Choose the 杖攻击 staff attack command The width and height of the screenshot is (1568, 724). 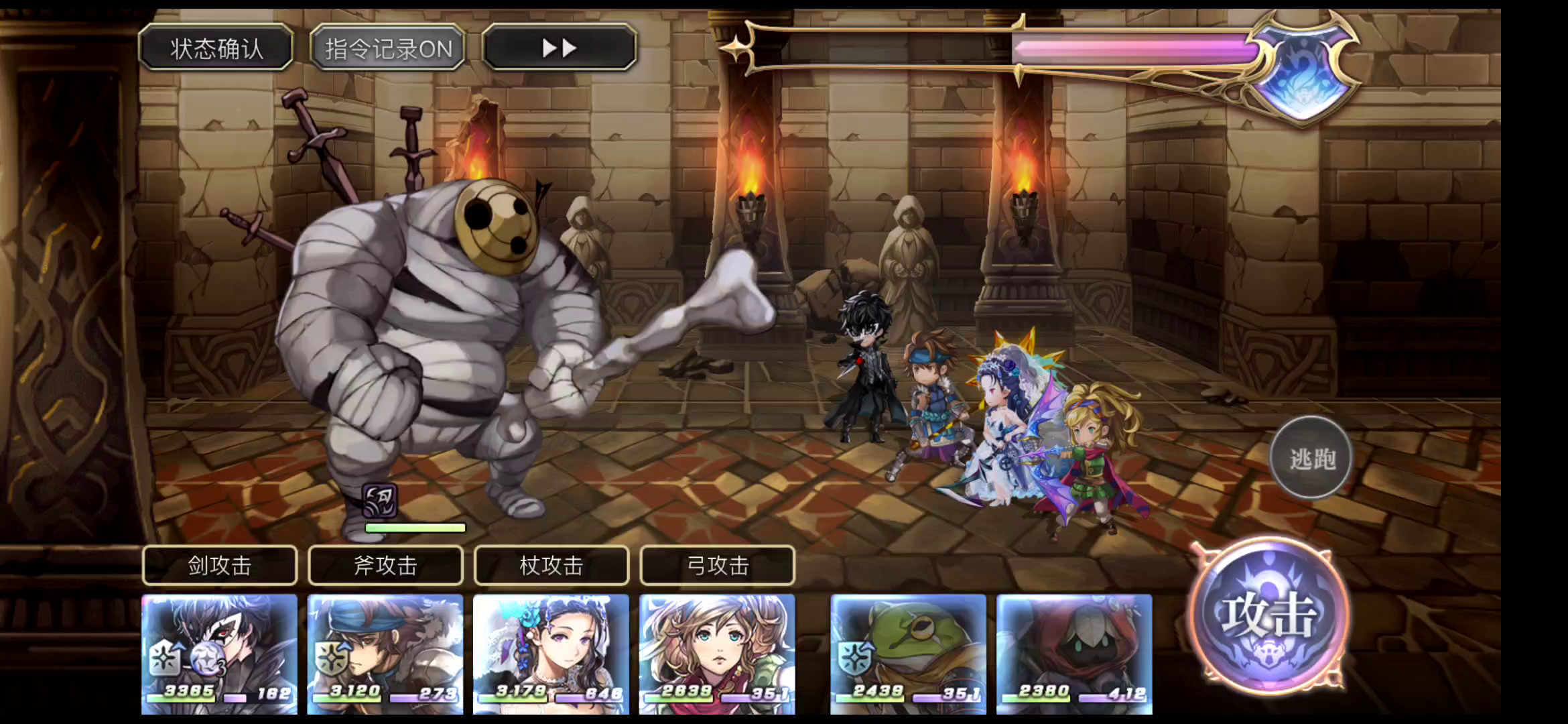tap(551, 566)
